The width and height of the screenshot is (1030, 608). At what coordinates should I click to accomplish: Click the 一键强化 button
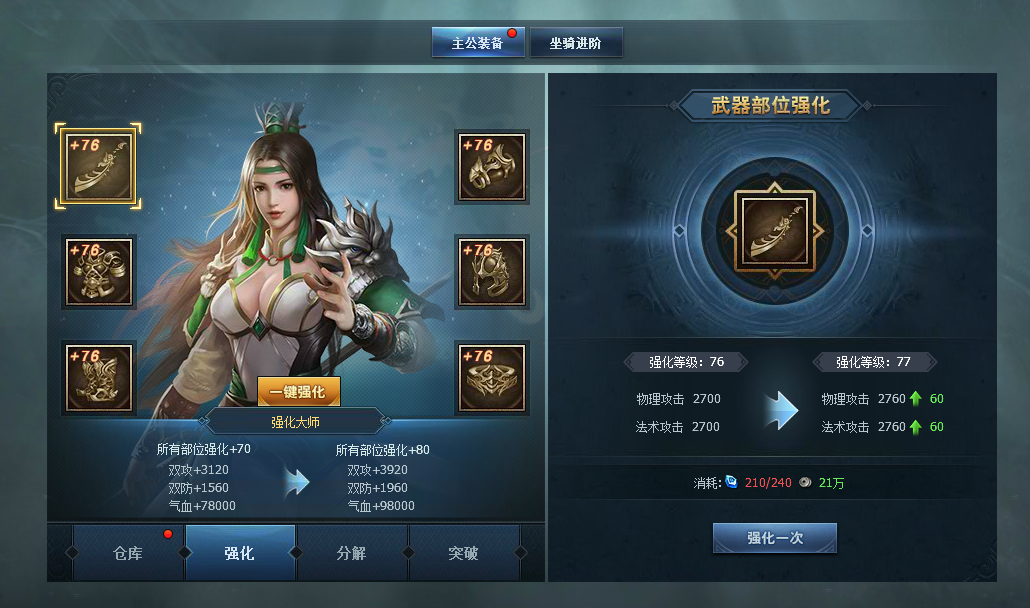pos(298,392)
